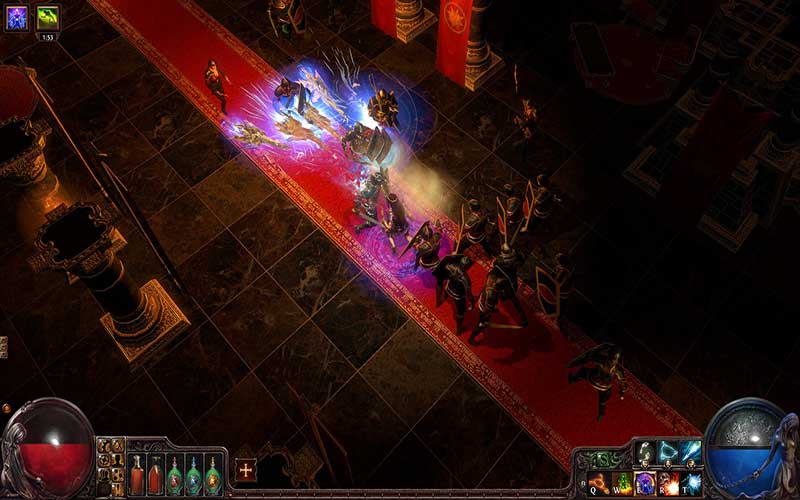Click the purple aura buff icon

tap(17, 17)
